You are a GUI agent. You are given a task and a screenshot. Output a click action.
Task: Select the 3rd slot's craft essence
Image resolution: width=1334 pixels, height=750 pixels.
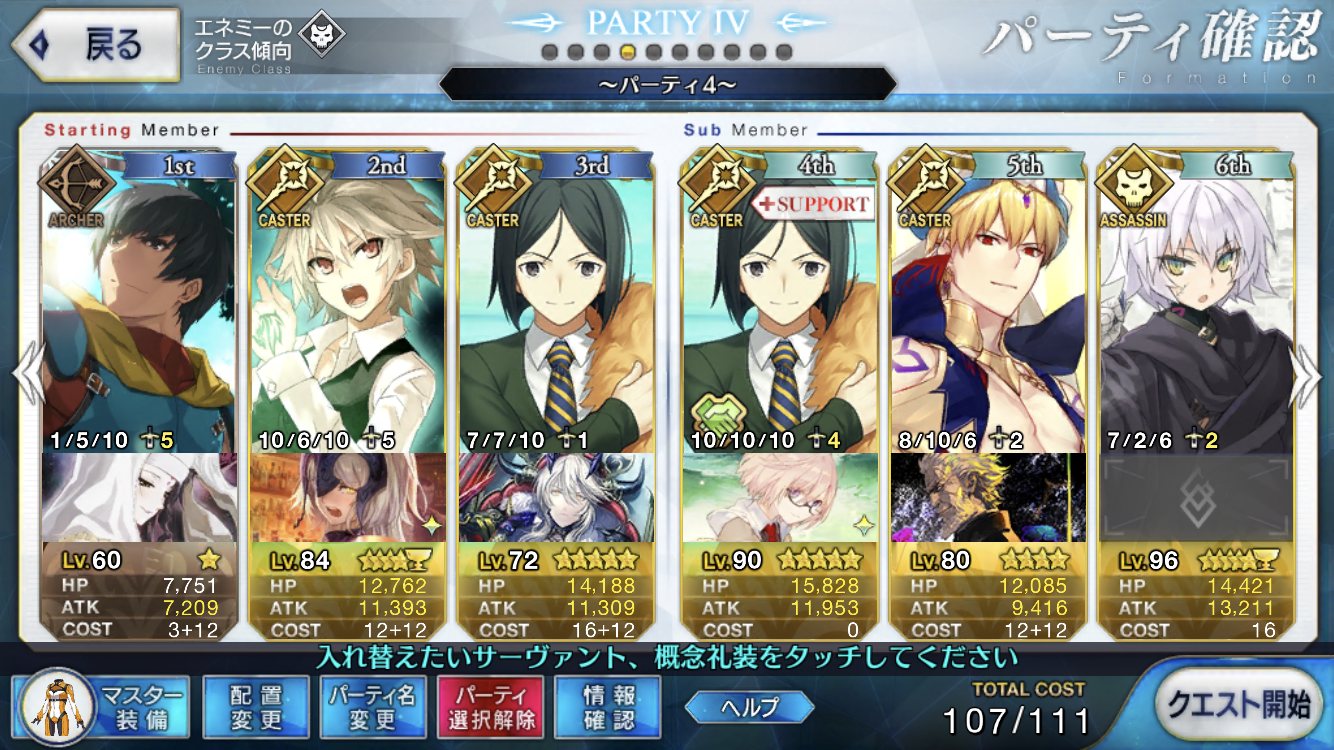555,497
